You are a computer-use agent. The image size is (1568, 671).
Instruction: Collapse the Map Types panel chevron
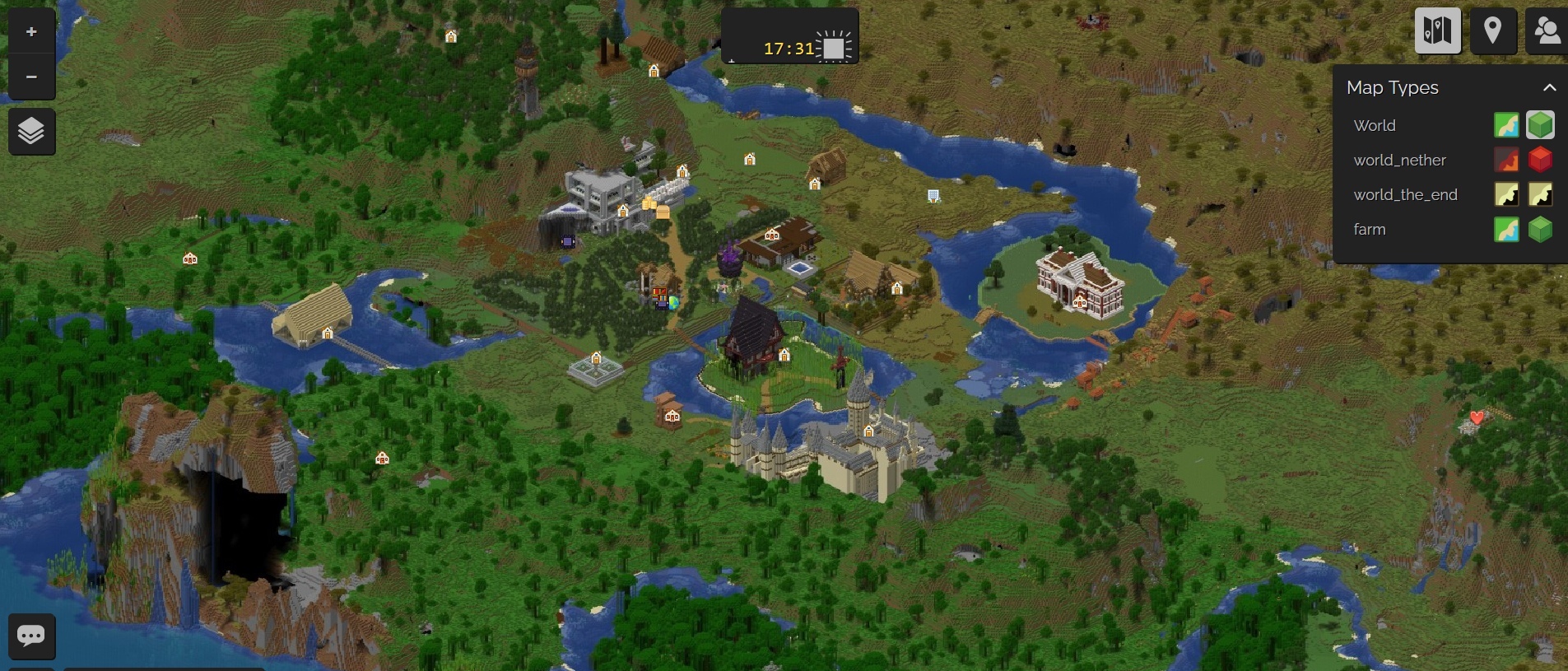coord(1549,87)
